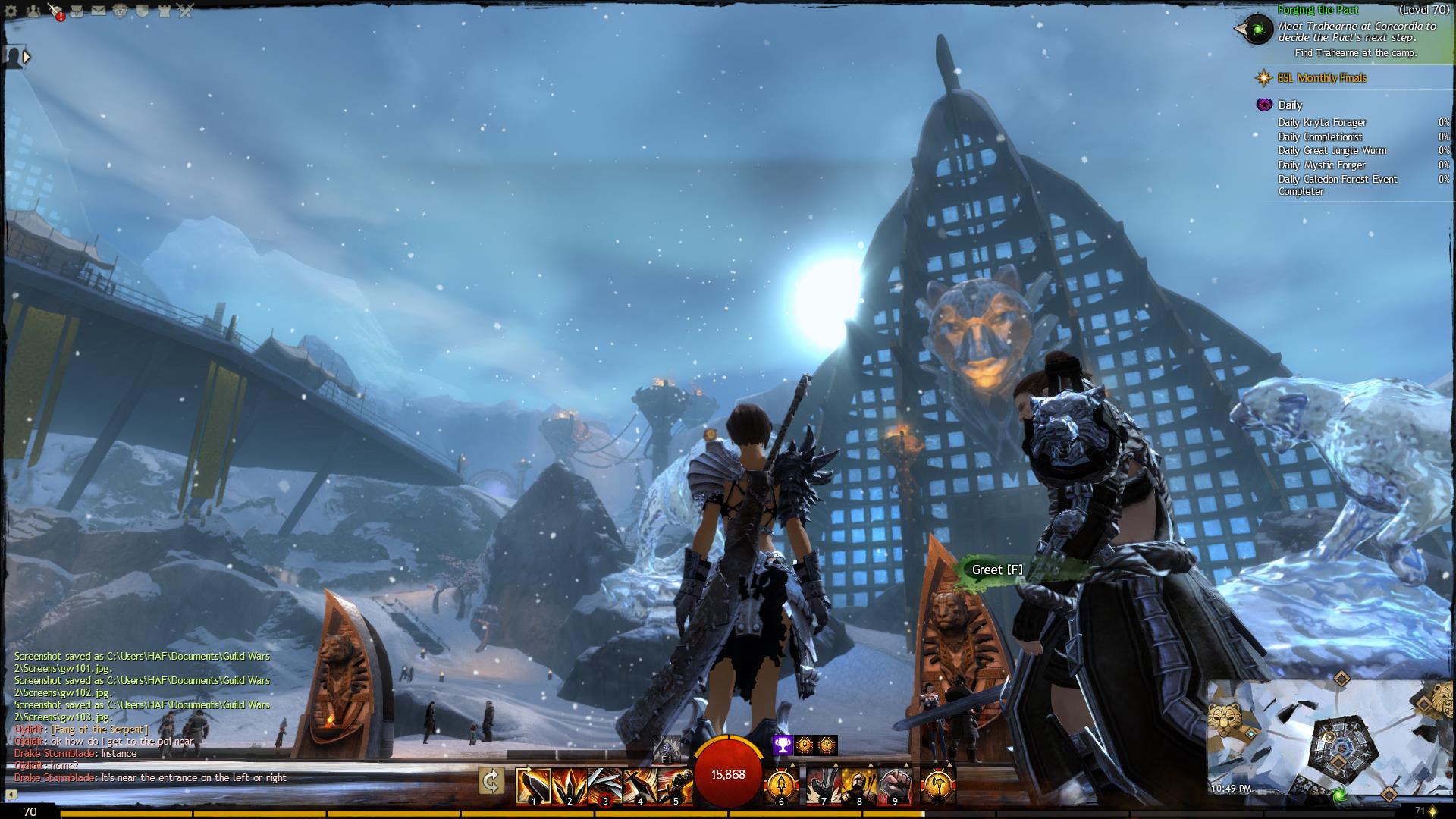1456x819 pixels.
Task: Open the mail envelope icon
Action: tap(99, 11)
